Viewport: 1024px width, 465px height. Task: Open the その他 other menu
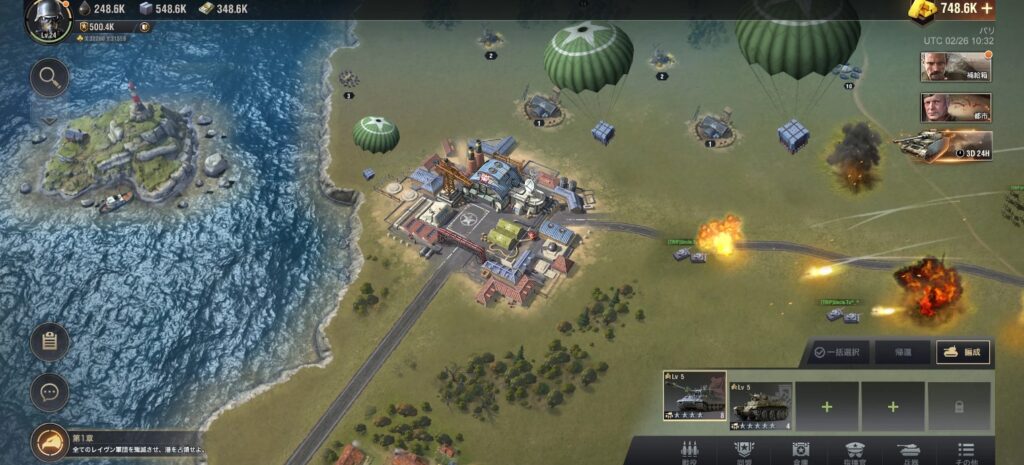[965, 451]
